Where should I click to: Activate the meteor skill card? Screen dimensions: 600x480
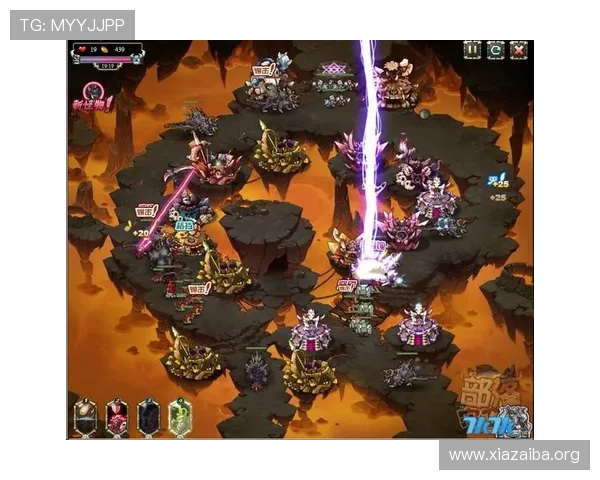pyautogui.click(x=87, y=417)
